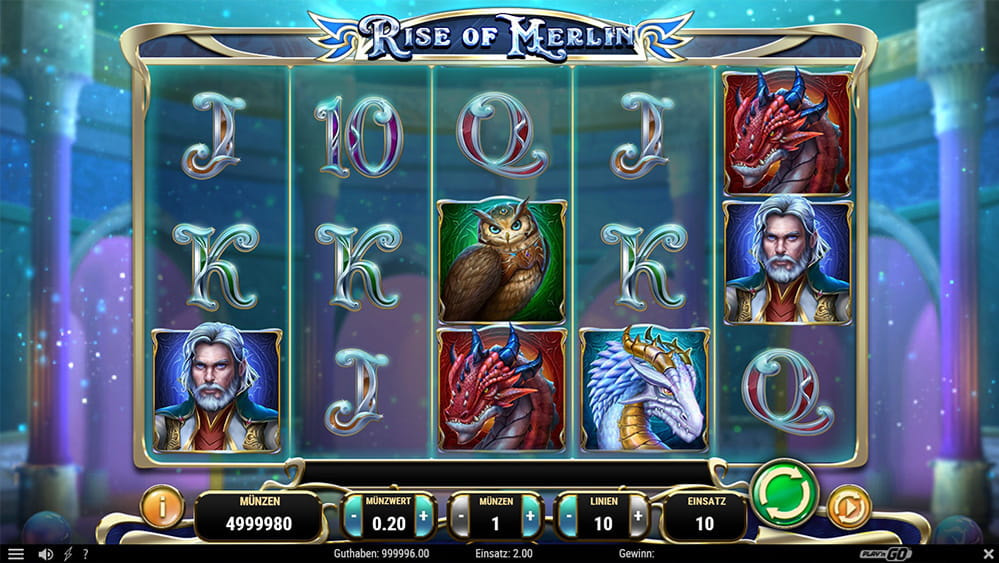The height and width of the screenshot is (563, 999).
Task: Toggle the lightning bolt fast play
Action: [x=68, y=554]
